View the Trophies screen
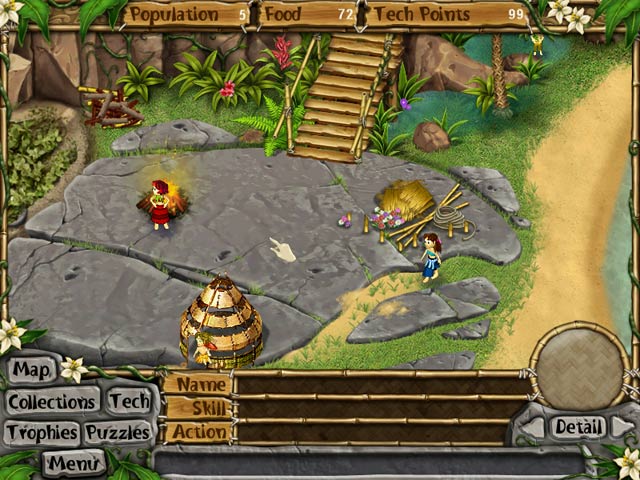640x480 pixels. 41,432
